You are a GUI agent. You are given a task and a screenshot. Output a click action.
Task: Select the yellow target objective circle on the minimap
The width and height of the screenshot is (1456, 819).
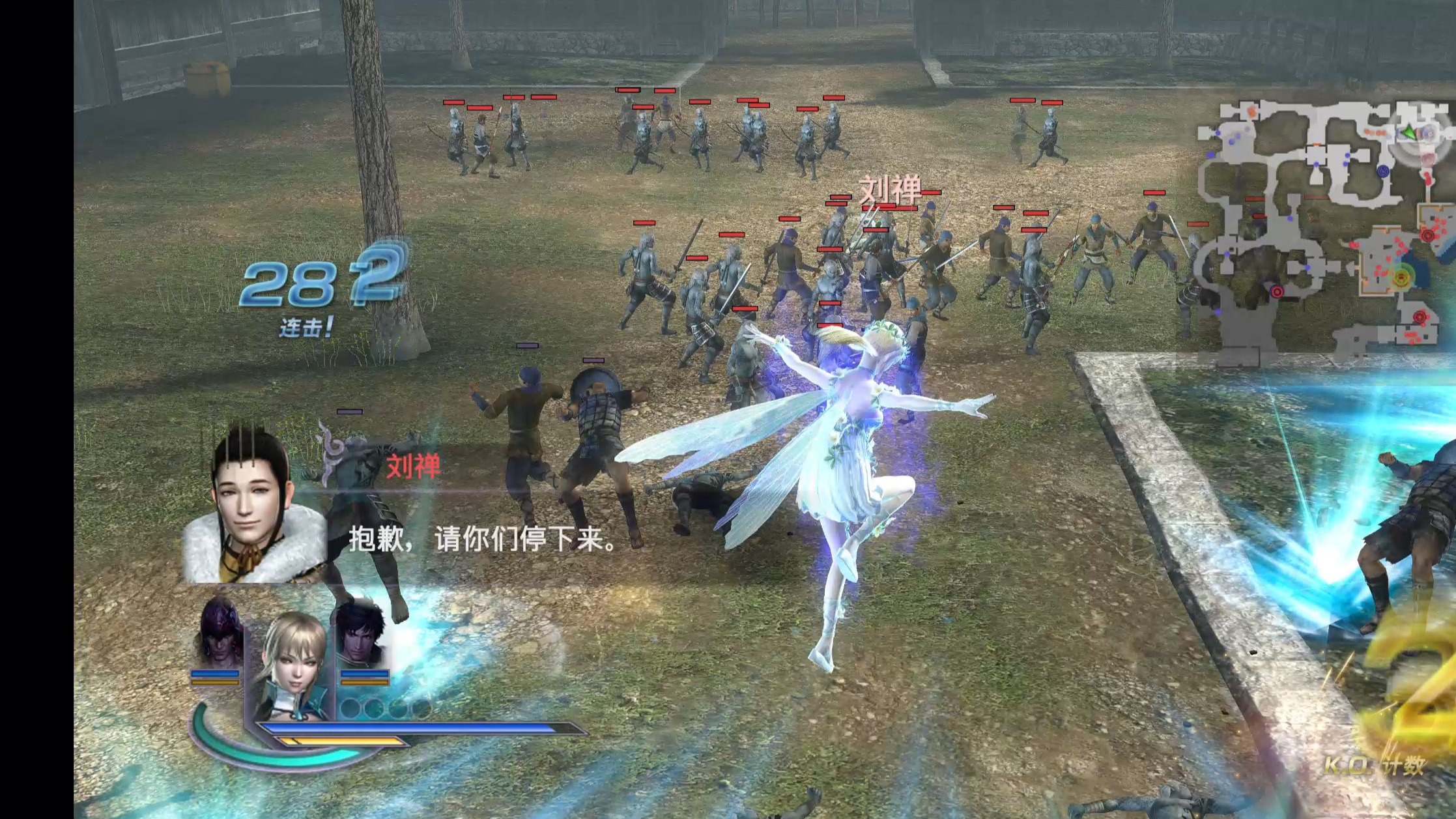click(x=1401, y=278)
